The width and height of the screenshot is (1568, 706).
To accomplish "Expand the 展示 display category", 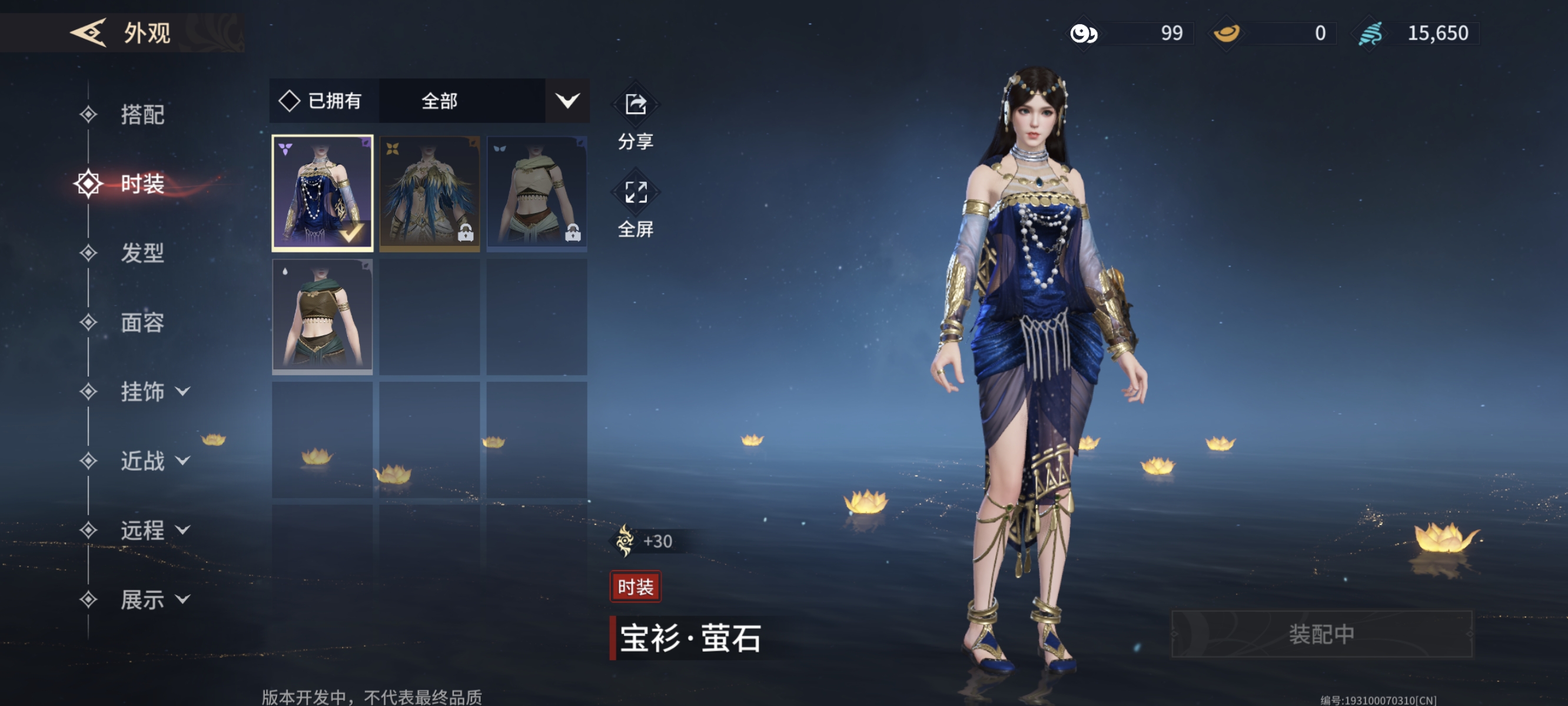I will (x=154, y=600).
